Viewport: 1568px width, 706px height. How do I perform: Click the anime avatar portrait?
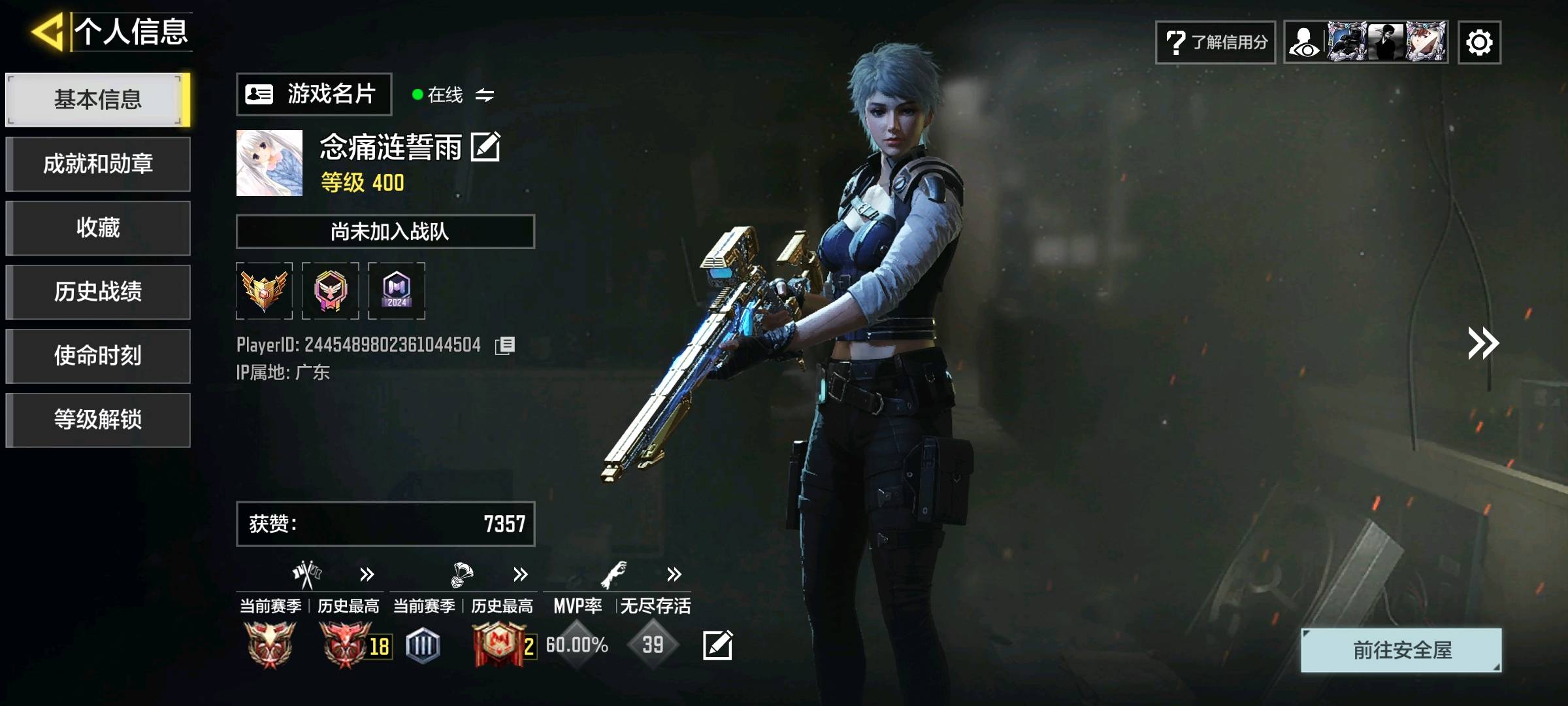269,163
